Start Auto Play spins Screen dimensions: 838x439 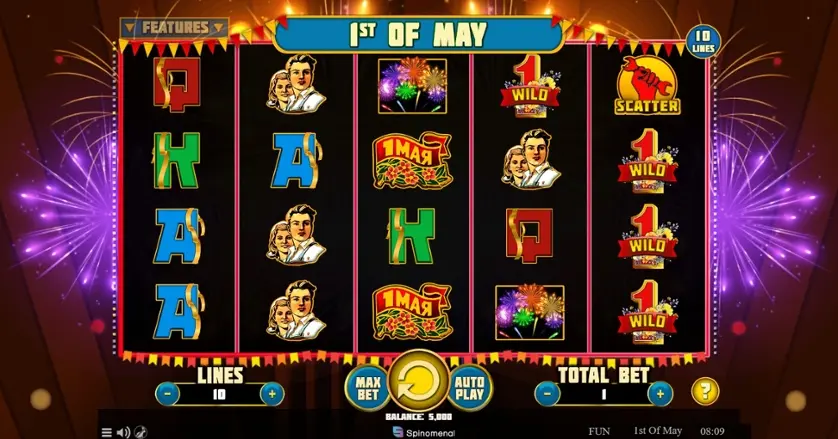tap(470, 387)
